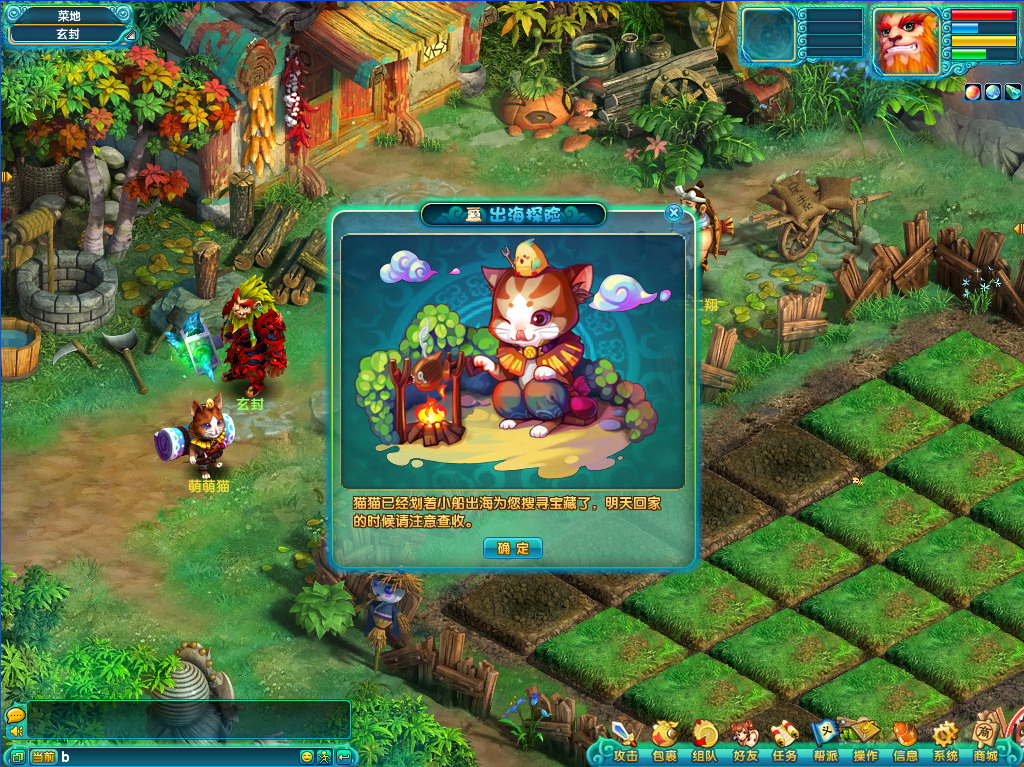Image resolution: width=1024 pixels, height=767 pixels.
Task: Click the 菜地 location name panel
Action: pos(69,16)
